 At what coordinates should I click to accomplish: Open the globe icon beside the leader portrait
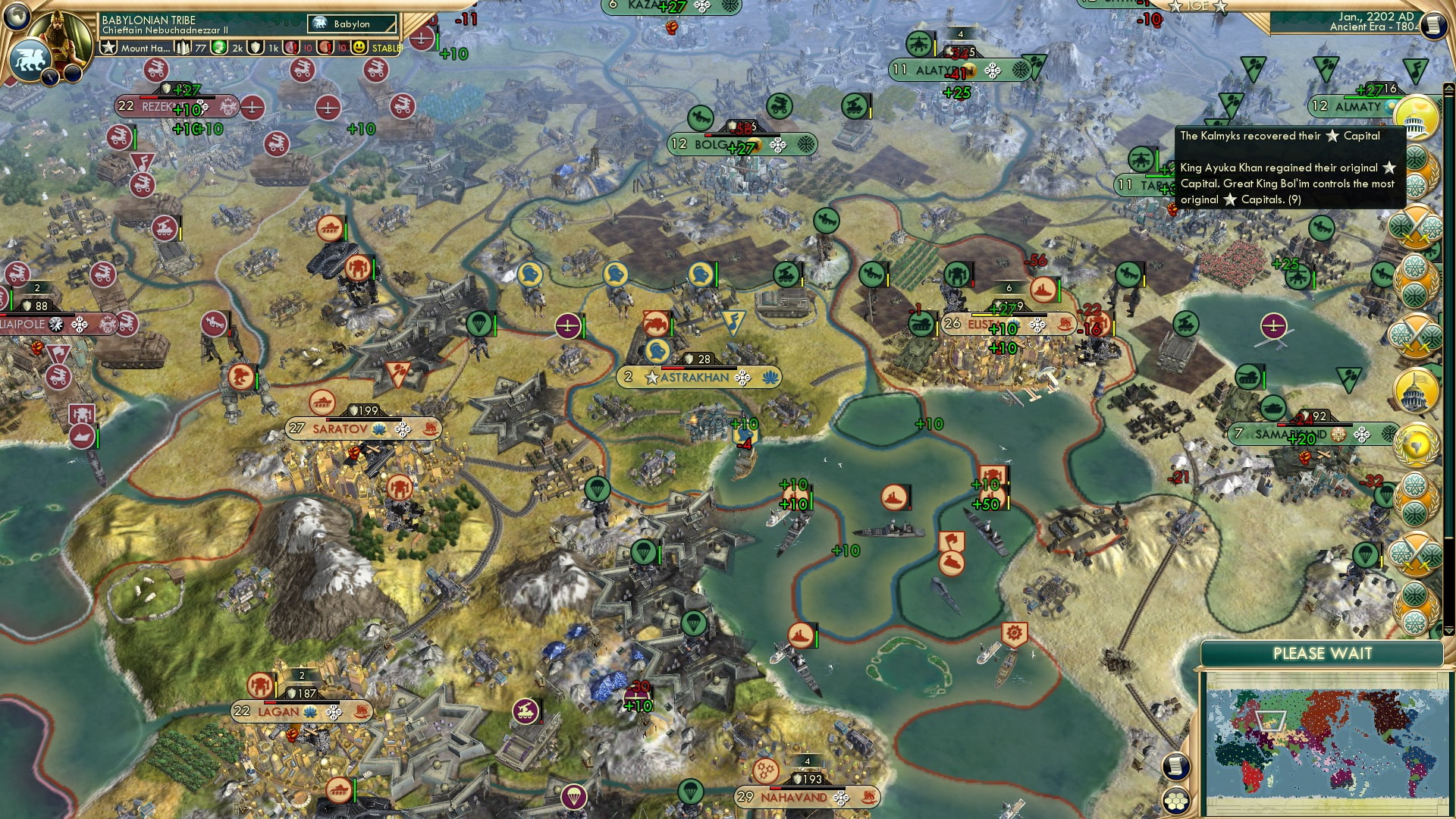(x=16, y=17)
